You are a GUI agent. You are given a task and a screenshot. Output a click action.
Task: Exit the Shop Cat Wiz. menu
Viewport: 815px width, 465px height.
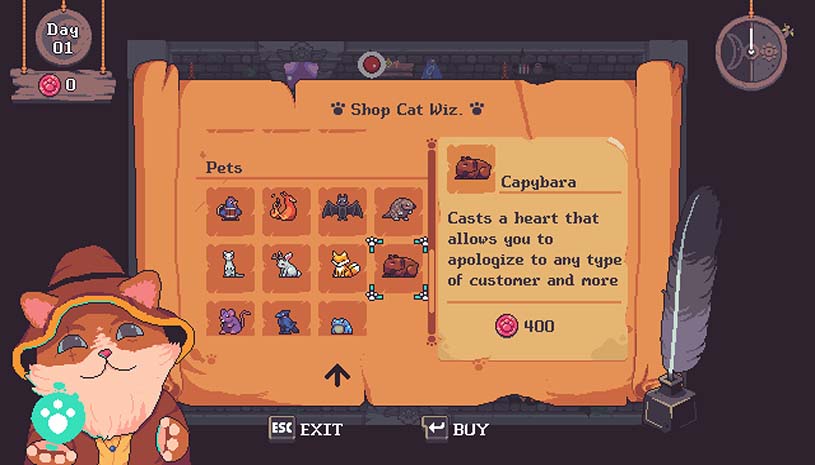click(x=307, y=429)
